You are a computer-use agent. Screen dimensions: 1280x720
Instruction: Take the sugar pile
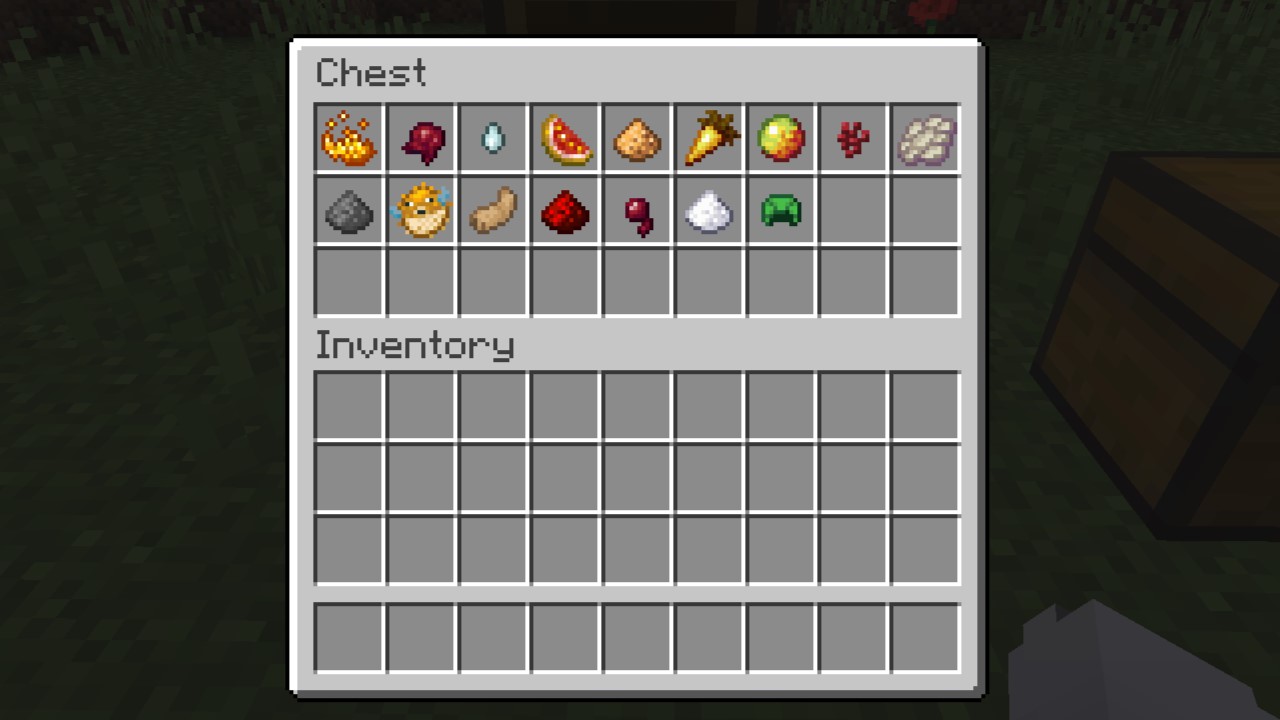[x=708, y=211]
